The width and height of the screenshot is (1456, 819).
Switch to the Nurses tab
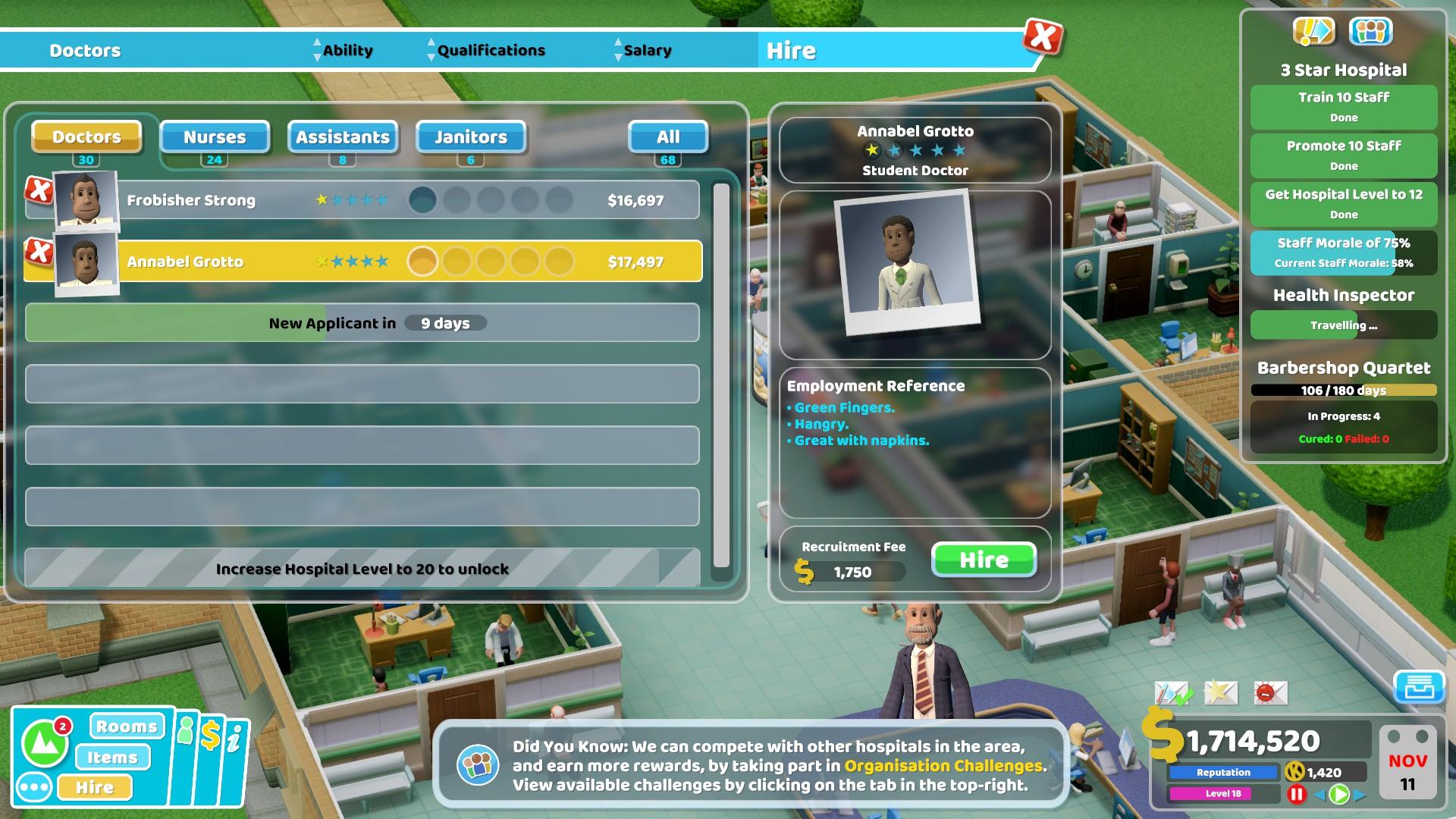[x=215, y=137]
